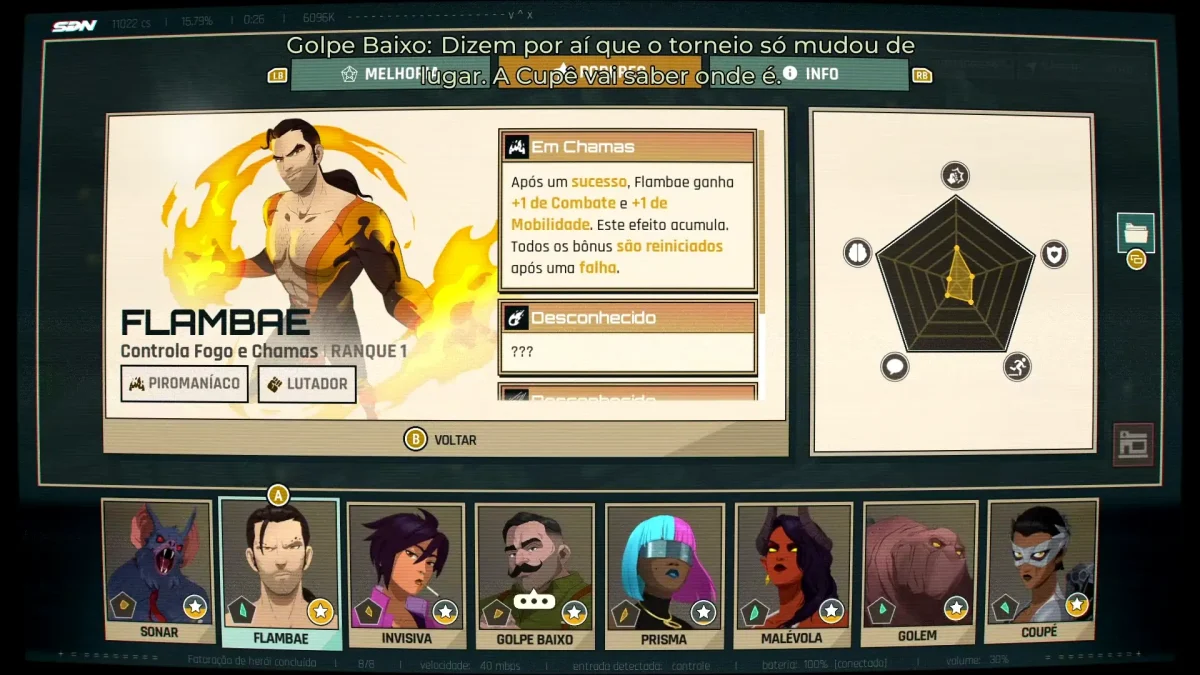Choose the Flambae hero portrait

280,570
